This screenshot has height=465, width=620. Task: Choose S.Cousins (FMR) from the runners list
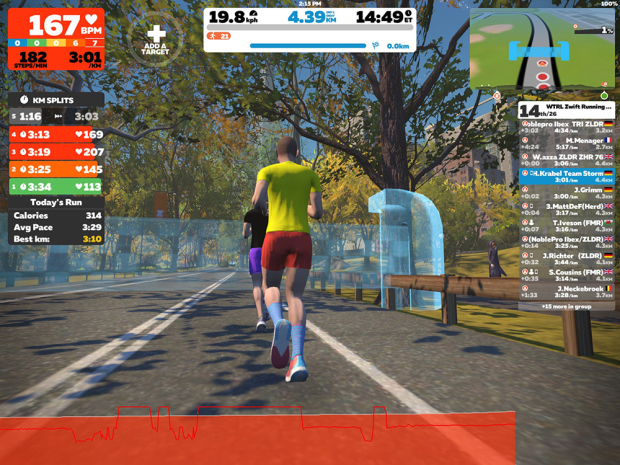[x=566, y=272]
